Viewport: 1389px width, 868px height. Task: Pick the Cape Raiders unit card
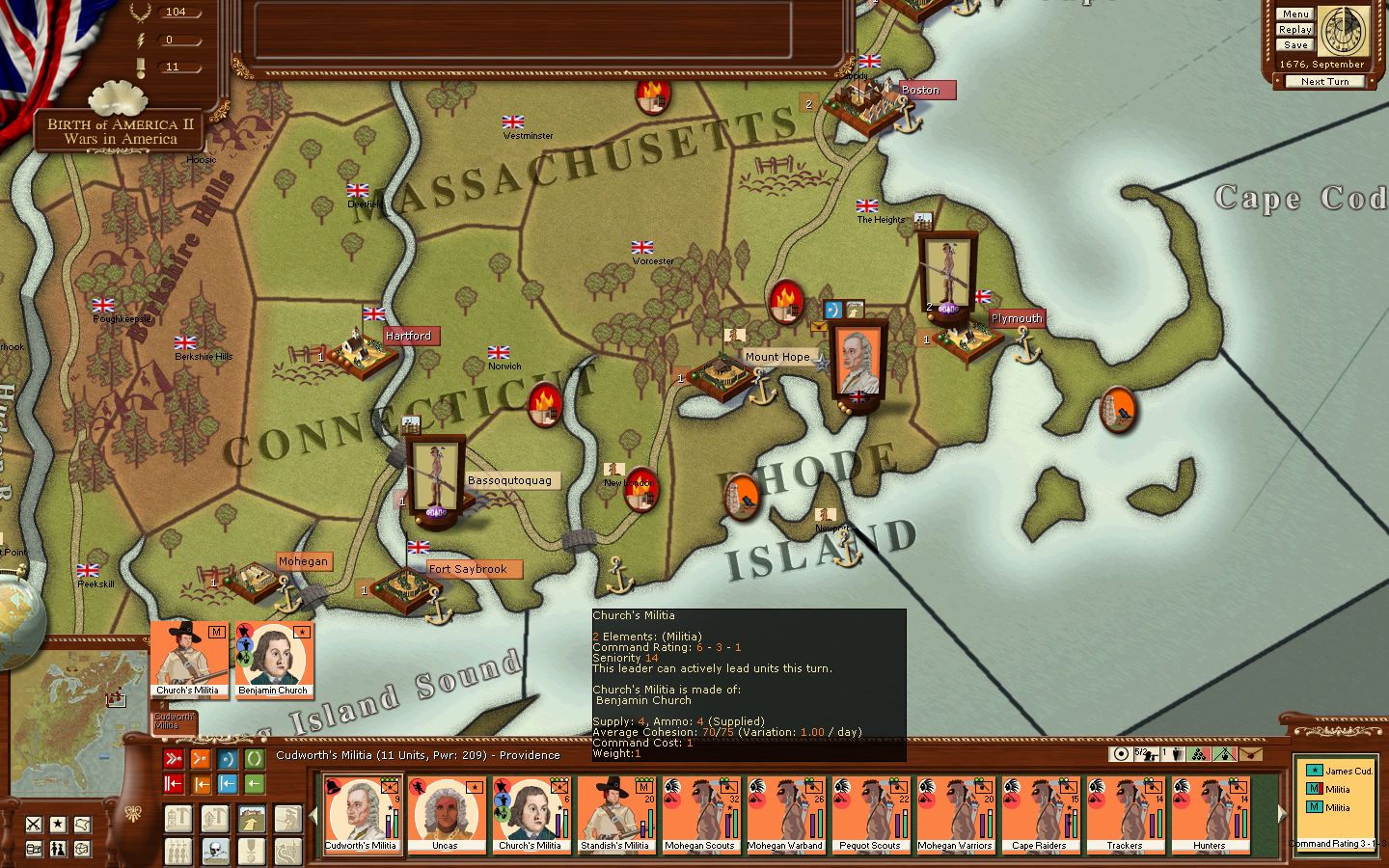(1039, 815)
